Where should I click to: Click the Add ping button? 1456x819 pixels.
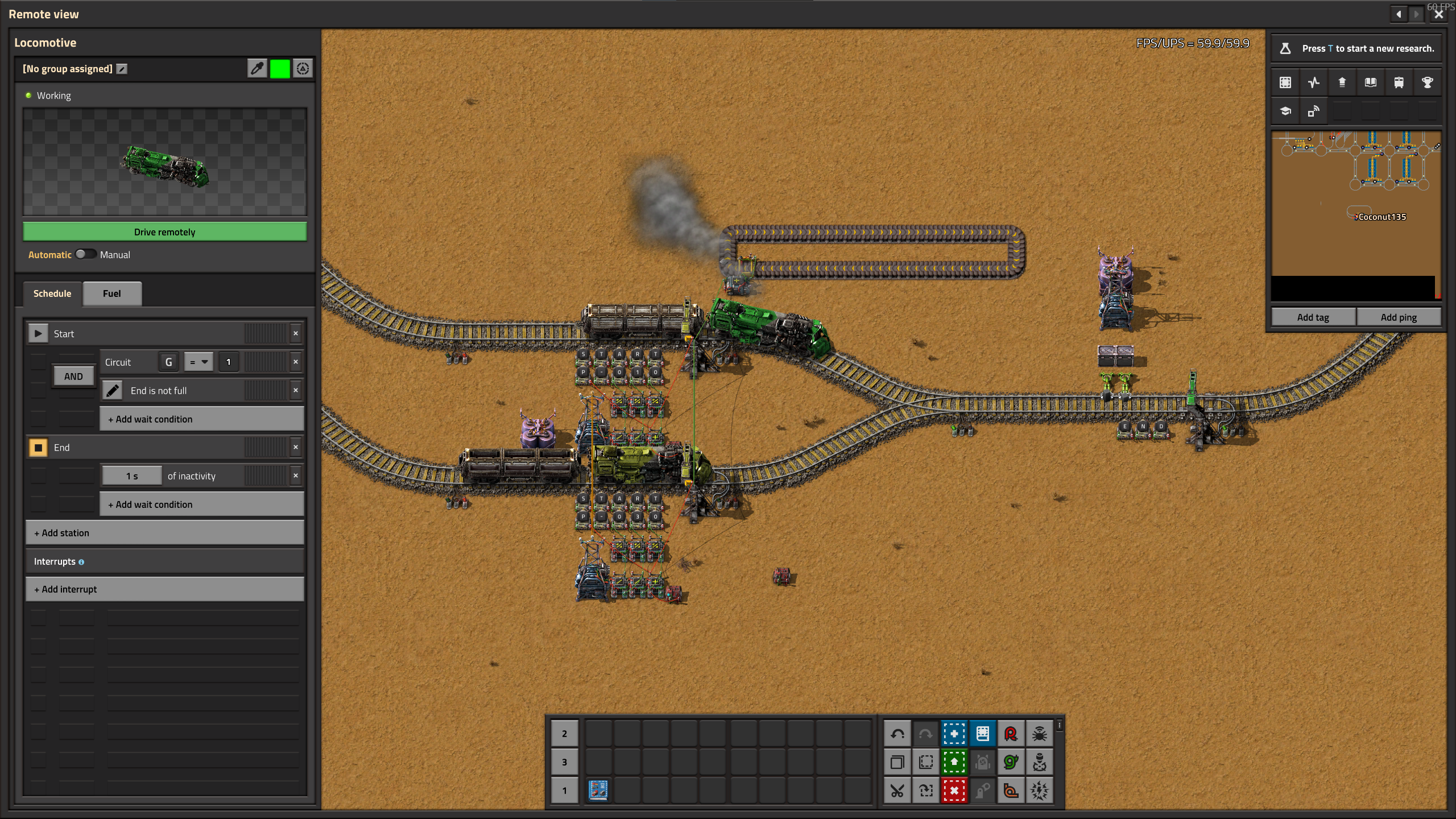1398,317
